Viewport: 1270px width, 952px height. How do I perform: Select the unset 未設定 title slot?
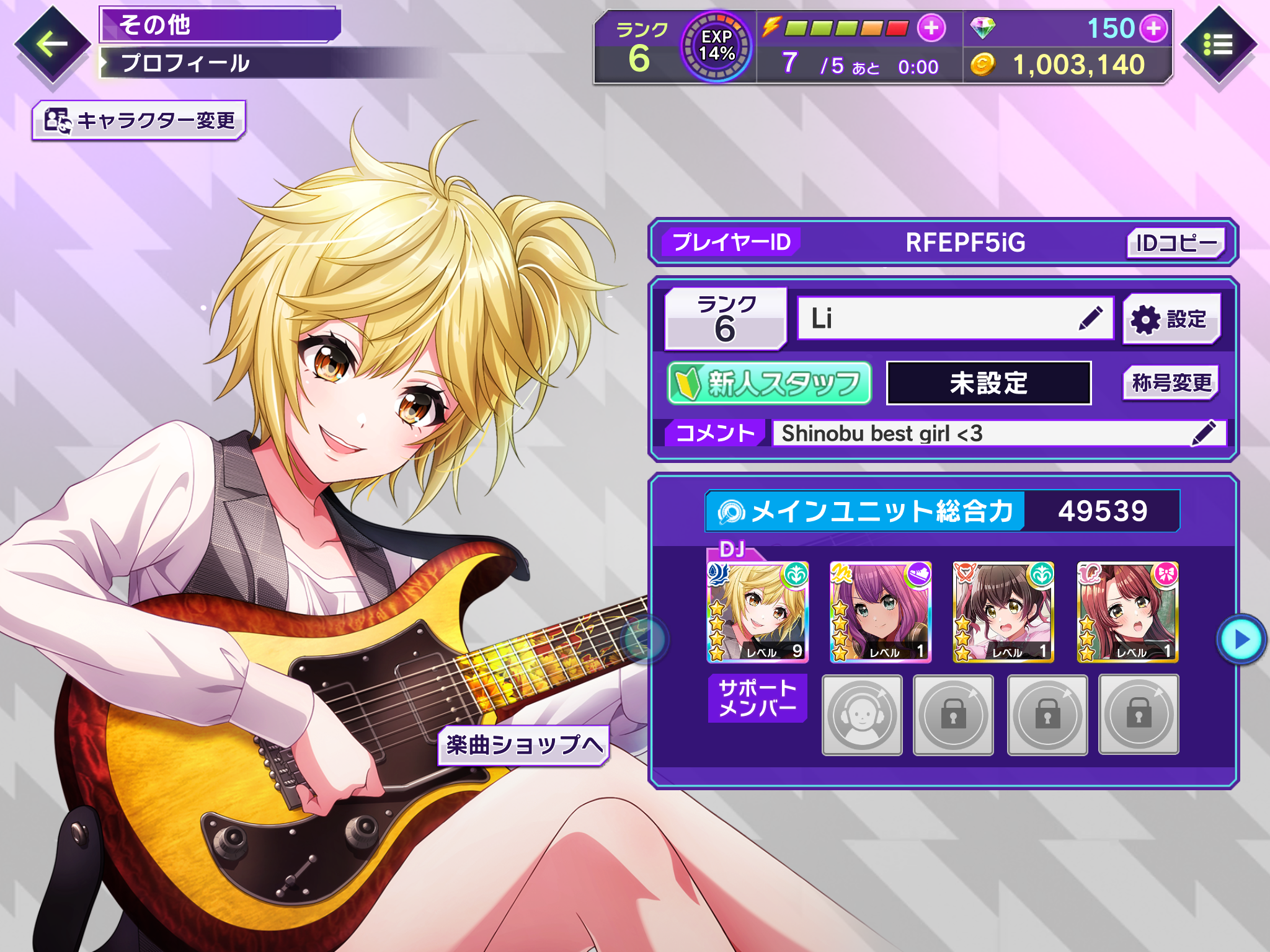(x=988, y=383)
